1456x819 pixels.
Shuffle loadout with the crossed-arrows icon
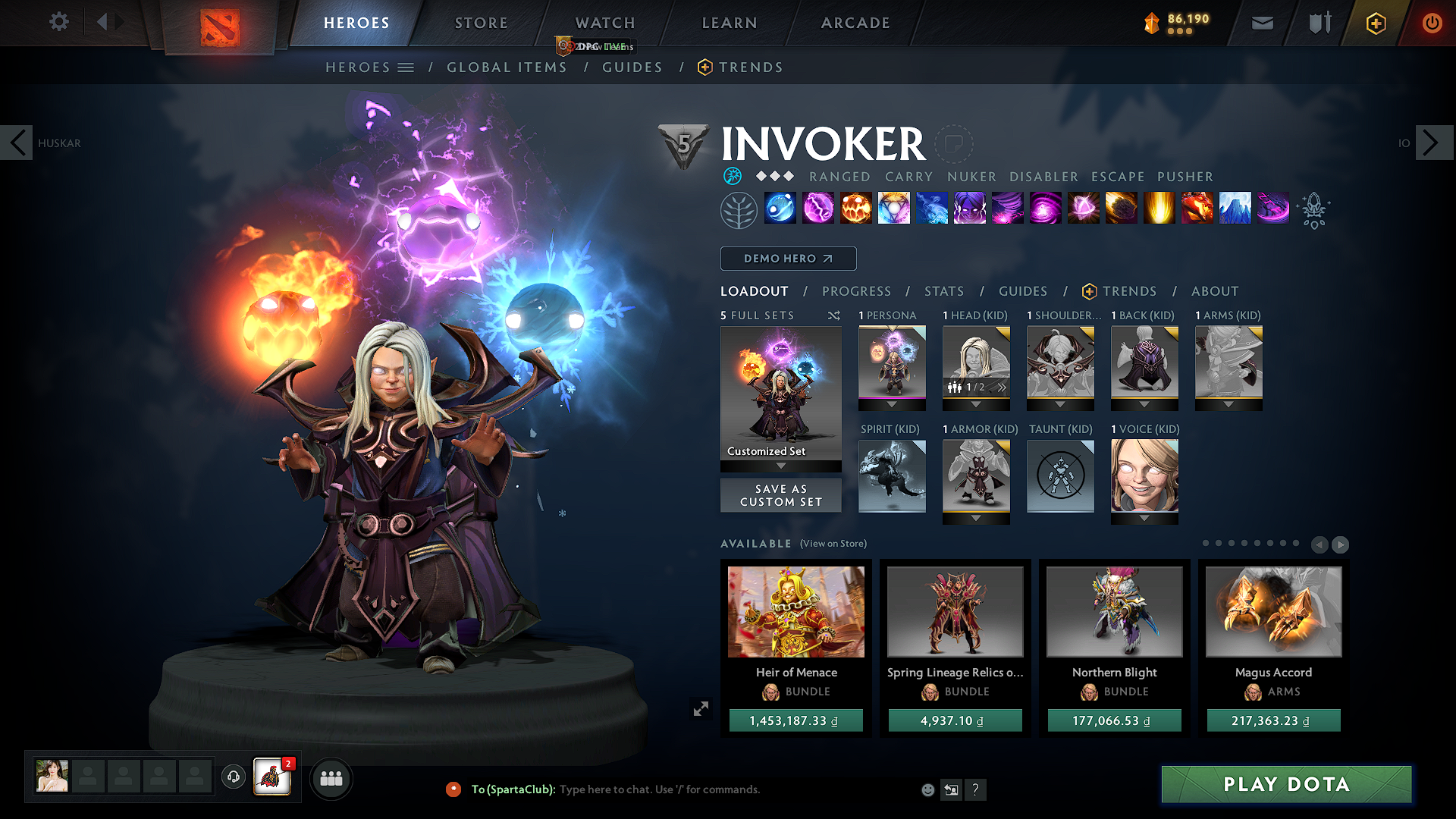pos(833,315)
